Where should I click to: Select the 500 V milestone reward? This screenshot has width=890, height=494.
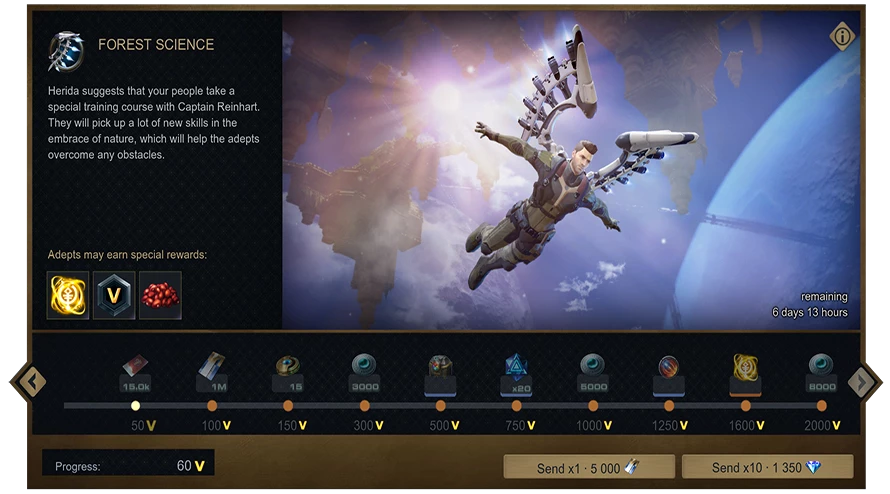pyautogui.click(x=440, y=372)
